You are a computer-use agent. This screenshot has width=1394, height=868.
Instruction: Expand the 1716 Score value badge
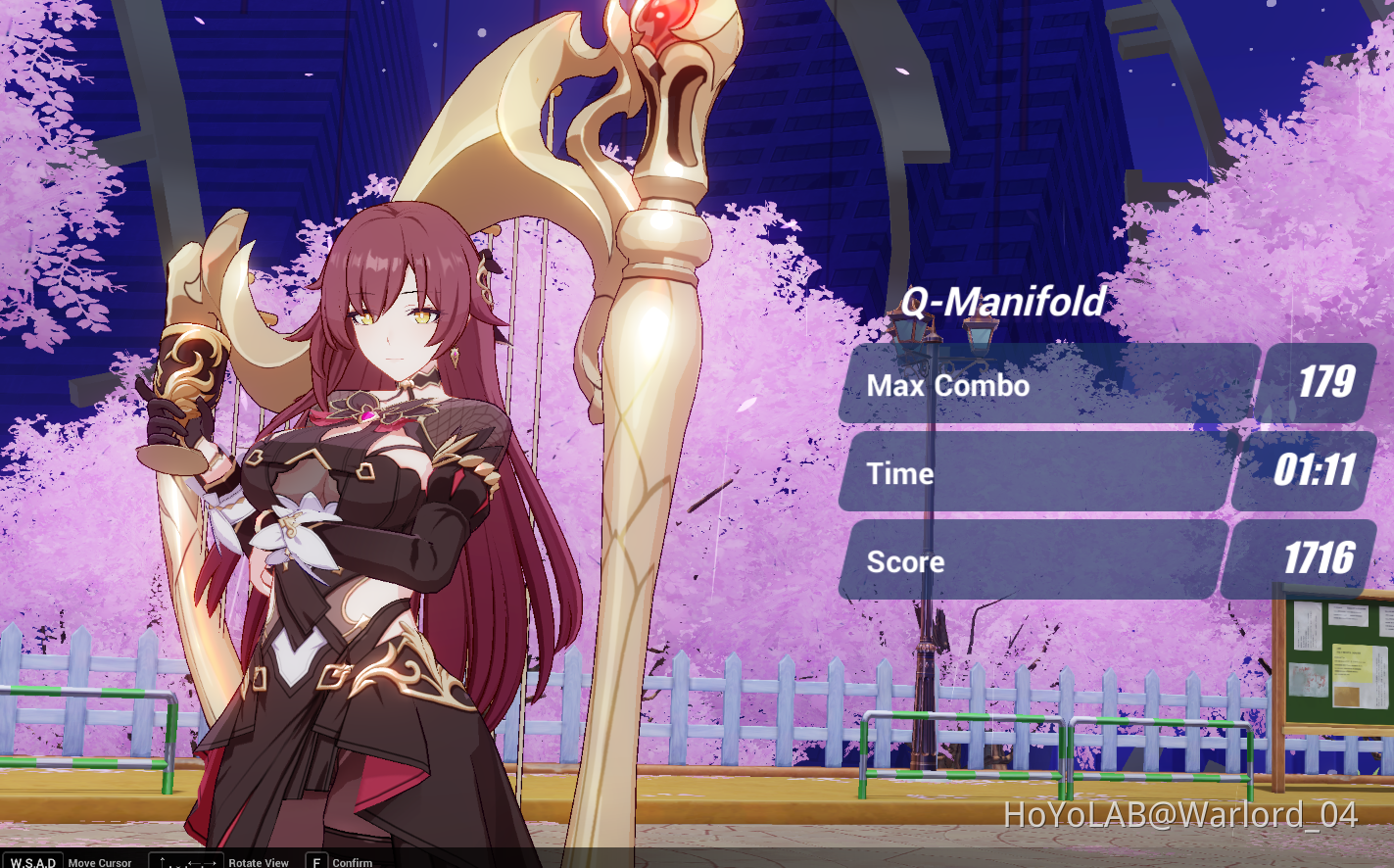tap(1316, 560)
